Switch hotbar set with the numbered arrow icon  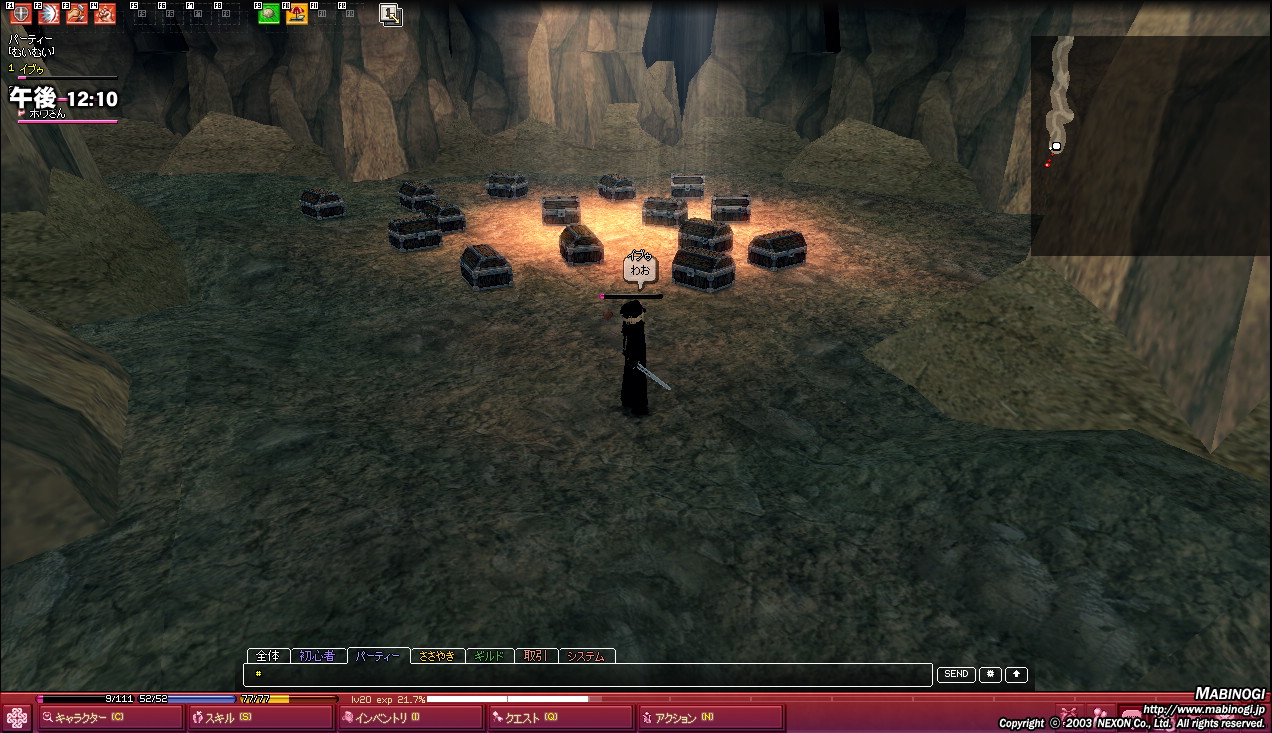391,14
